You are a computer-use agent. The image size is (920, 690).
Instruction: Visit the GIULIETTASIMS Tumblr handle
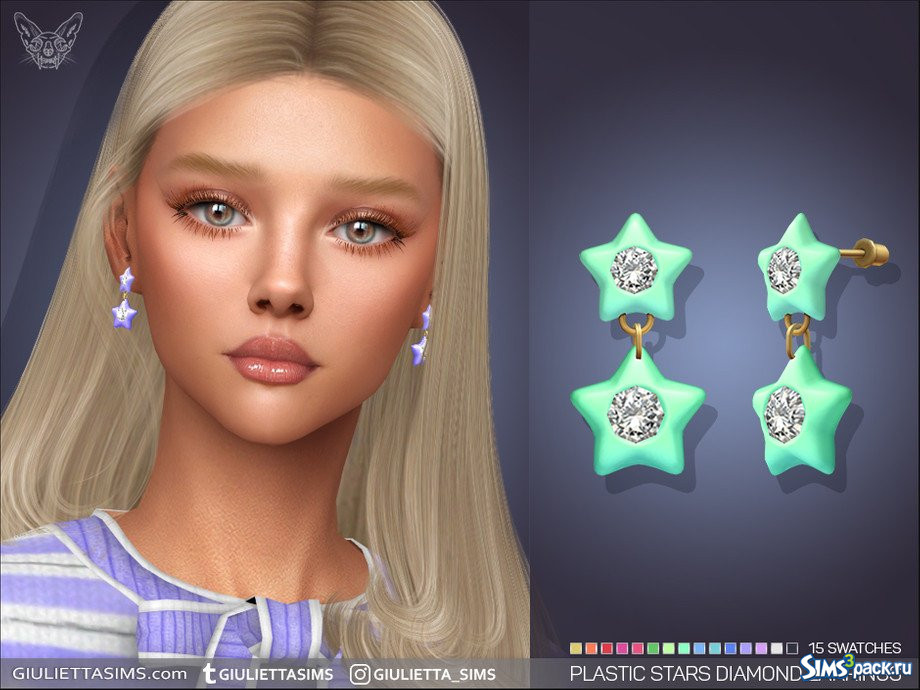pos(267,673)
